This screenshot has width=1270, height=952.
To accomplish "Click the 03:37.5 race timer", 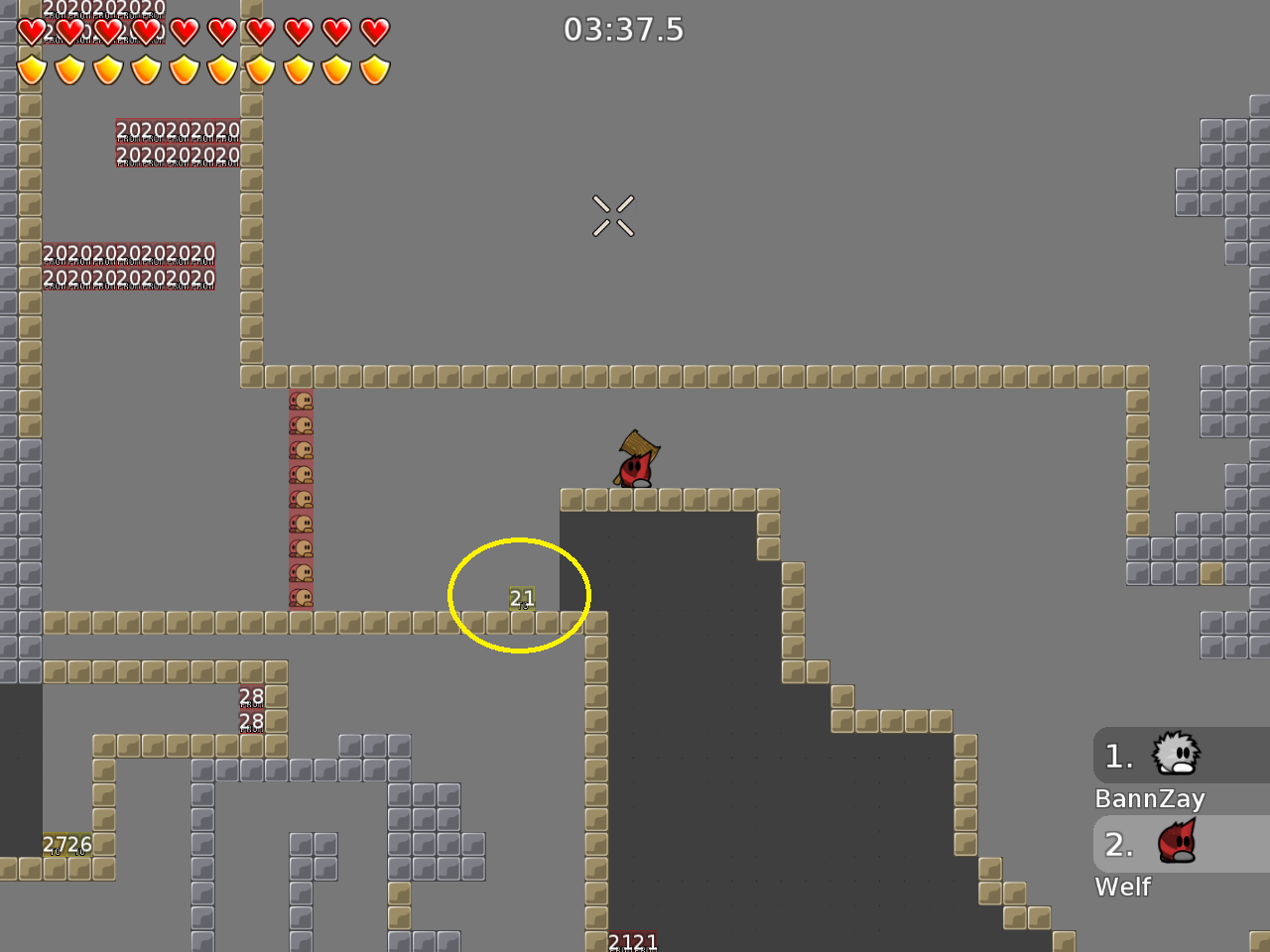I will (625, 30).
